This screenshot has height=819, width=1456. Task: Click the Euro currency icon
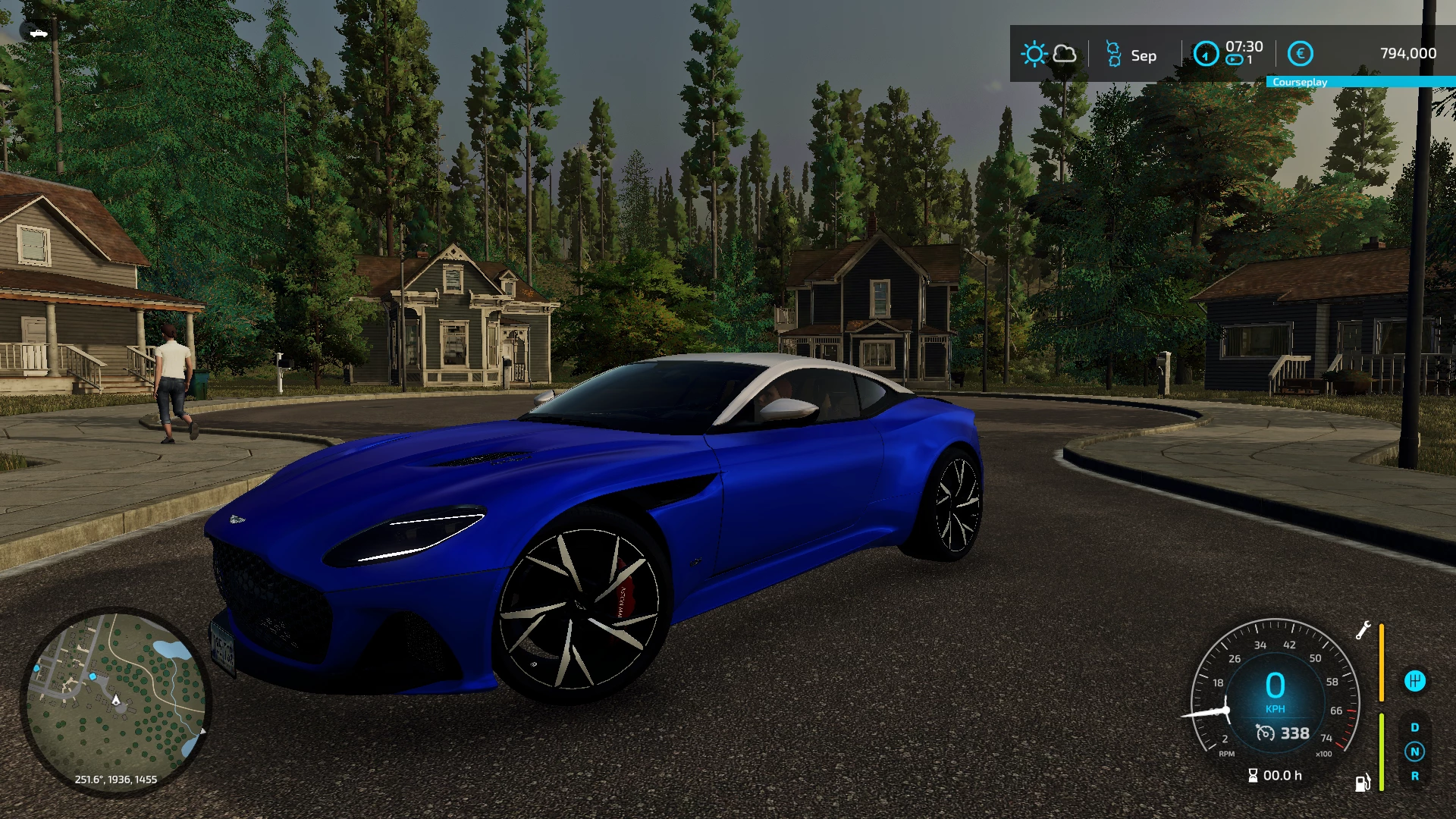tap(1301, 55)
